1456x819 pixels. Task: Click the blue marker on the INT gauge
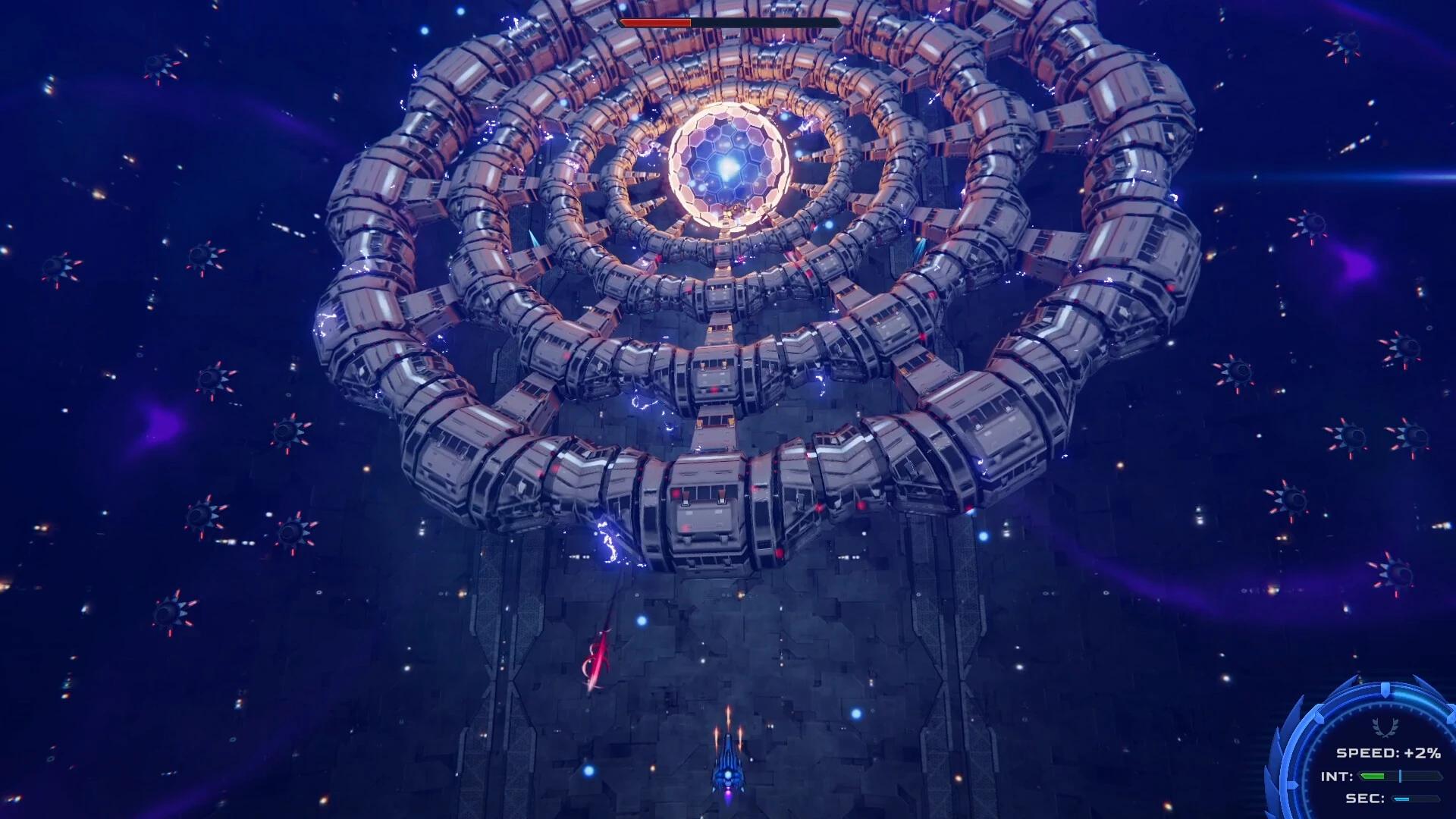1400,776
